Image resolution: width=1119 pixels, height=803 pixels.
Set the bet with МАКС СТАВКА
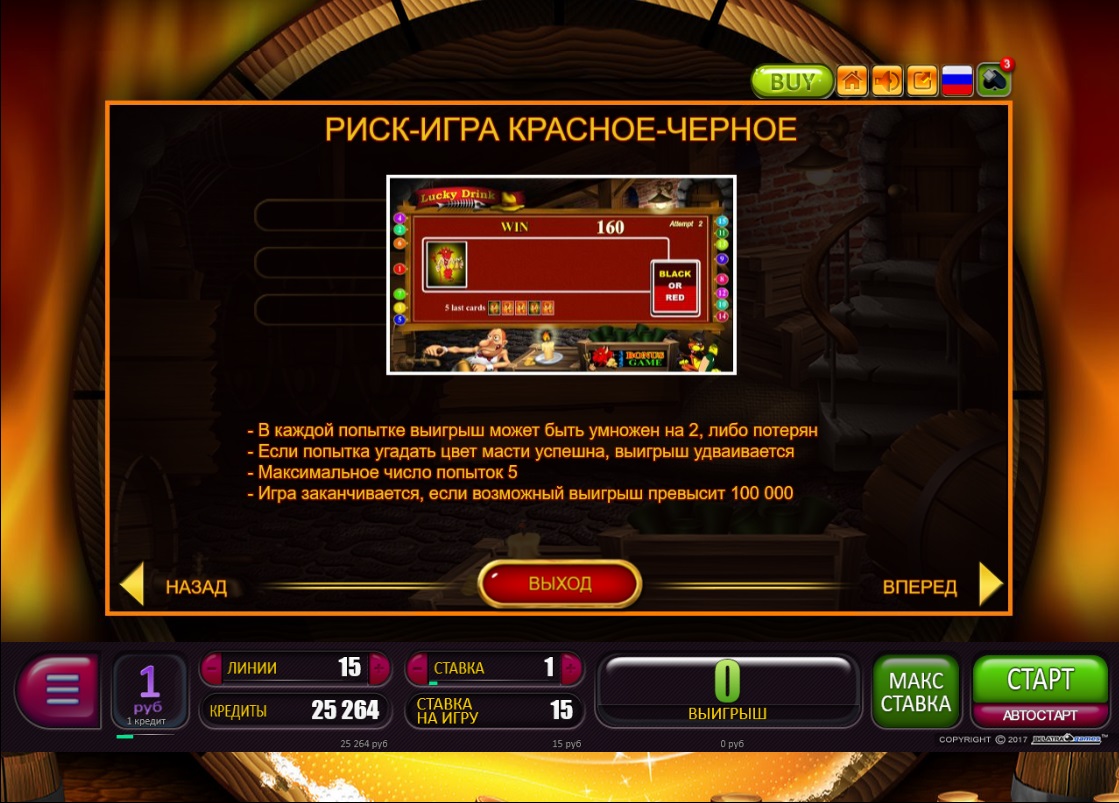pyautogui.click(x=916, y=690)
